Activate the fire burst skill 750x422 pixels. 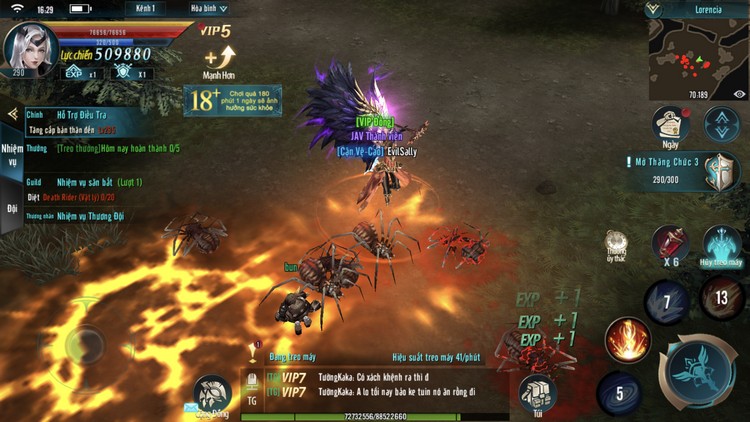(628, 340)
